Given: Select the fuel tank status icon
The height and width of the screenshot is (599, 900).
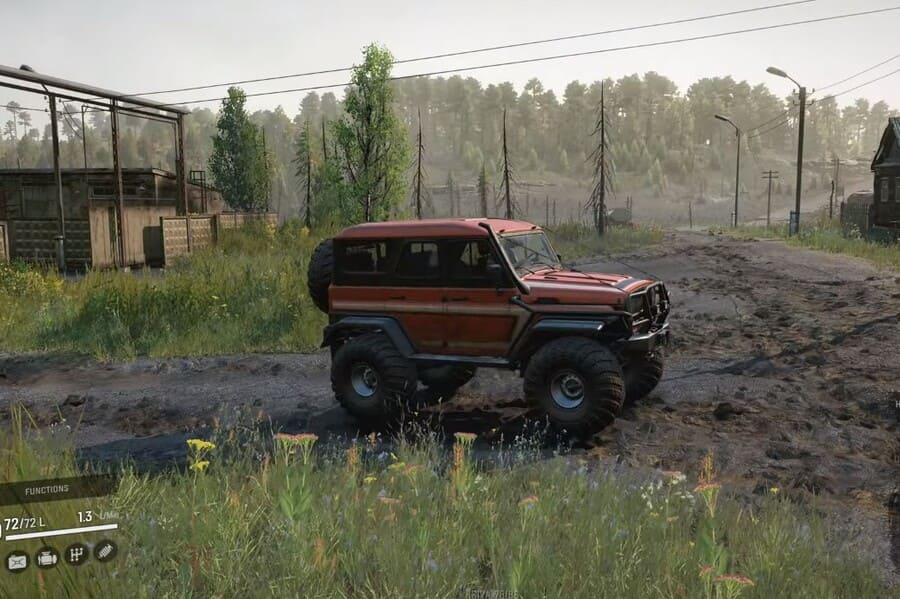Looking at the screenshot, I should [17, 560].
